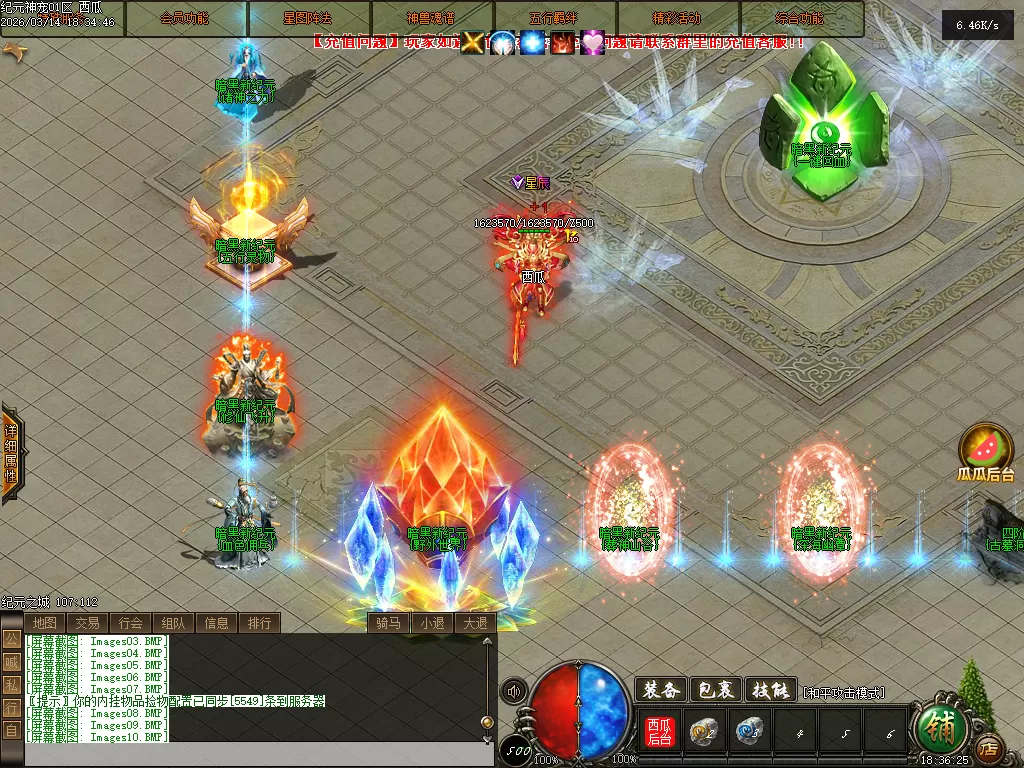Open the 综合功能 top menu
1024x768 pixels.
pos(800,19)
